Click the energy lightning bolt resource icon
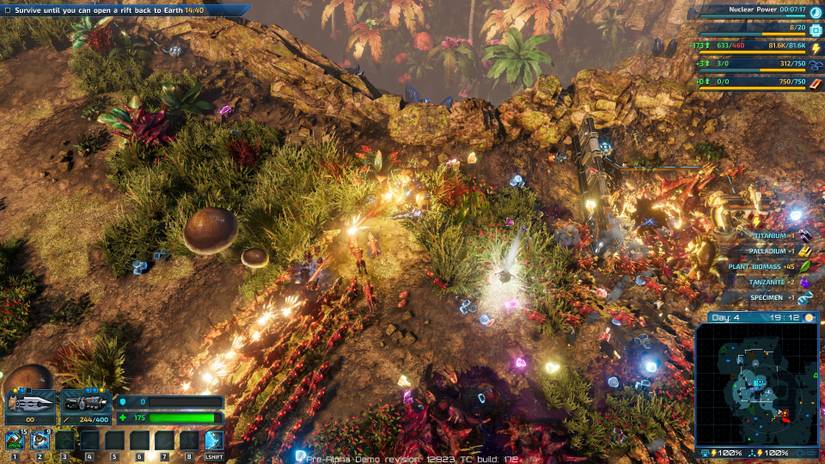825x464 pixels. pyautogui.click(x=815, y=47)
